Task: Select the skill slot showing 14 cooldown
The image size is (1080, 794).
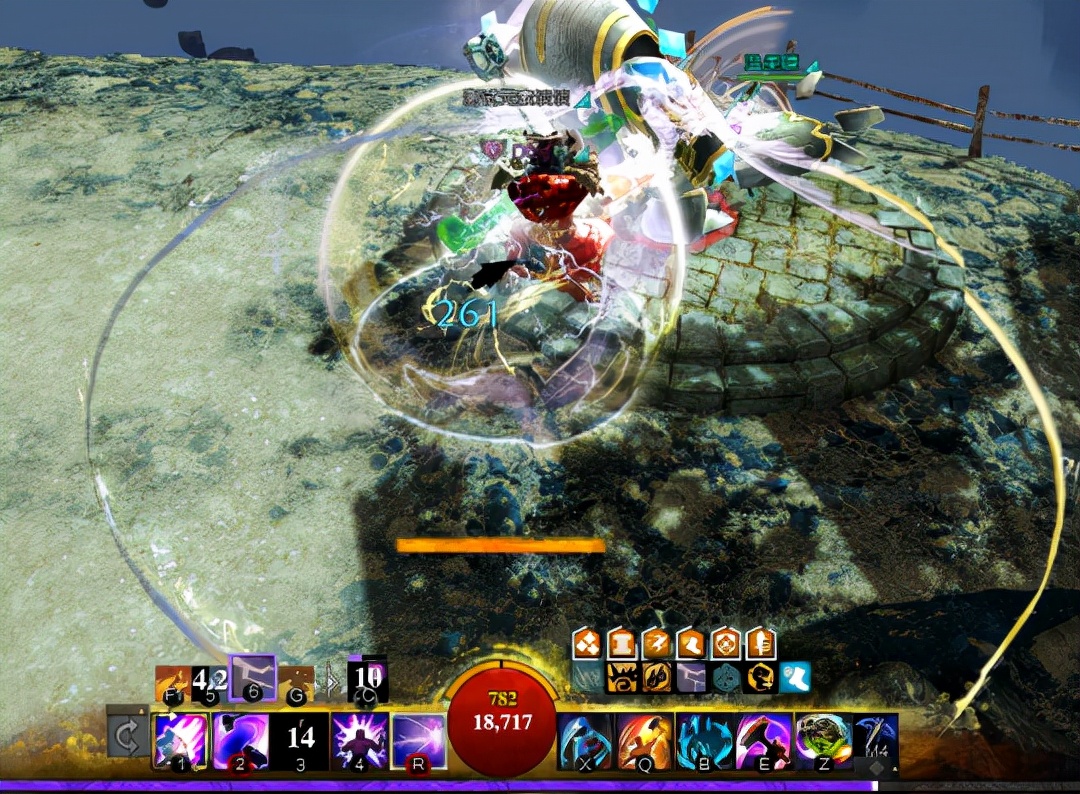Action: pos(300,740)
